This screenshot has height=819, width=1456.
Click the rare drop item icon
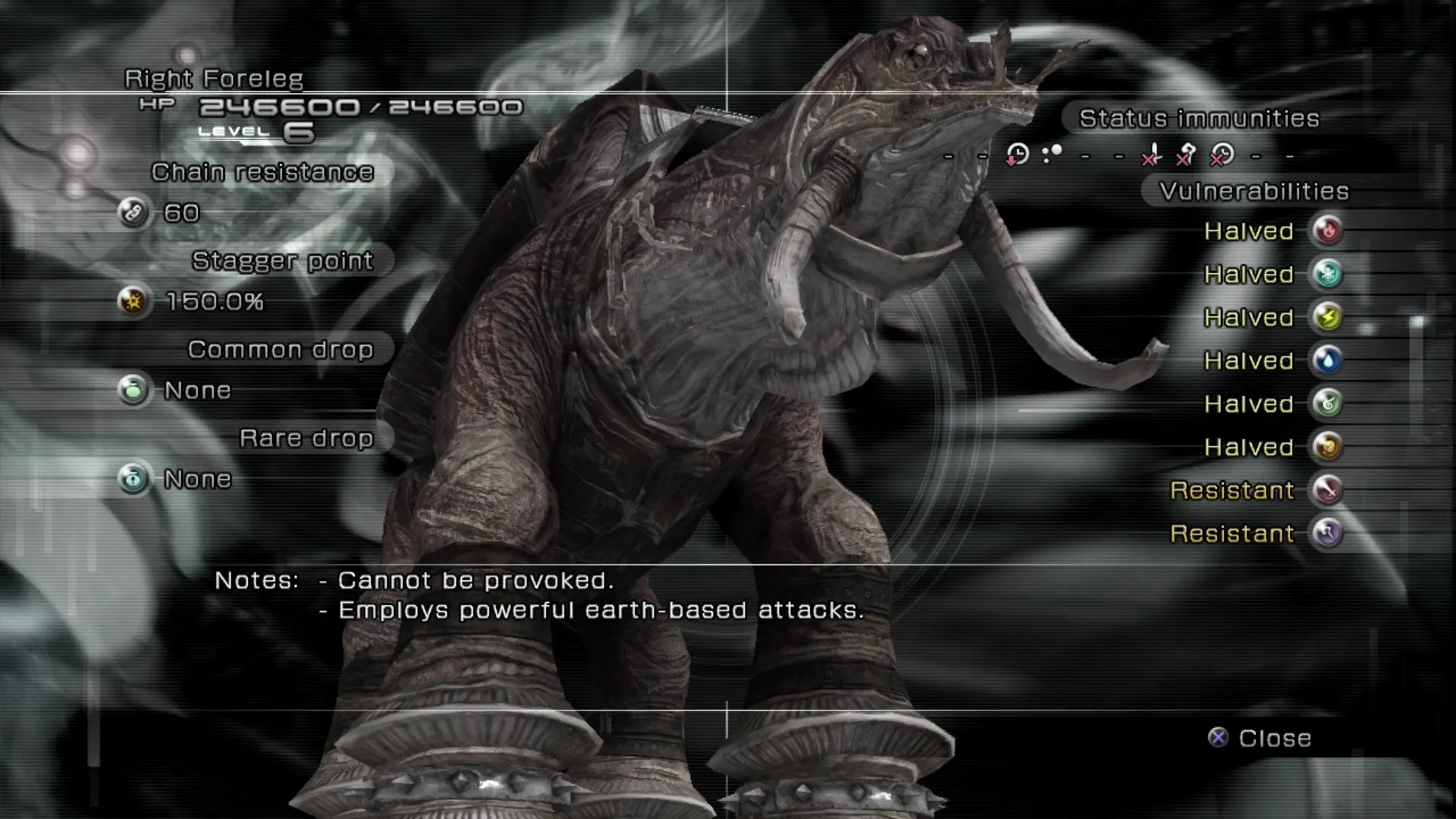(133, 479)
